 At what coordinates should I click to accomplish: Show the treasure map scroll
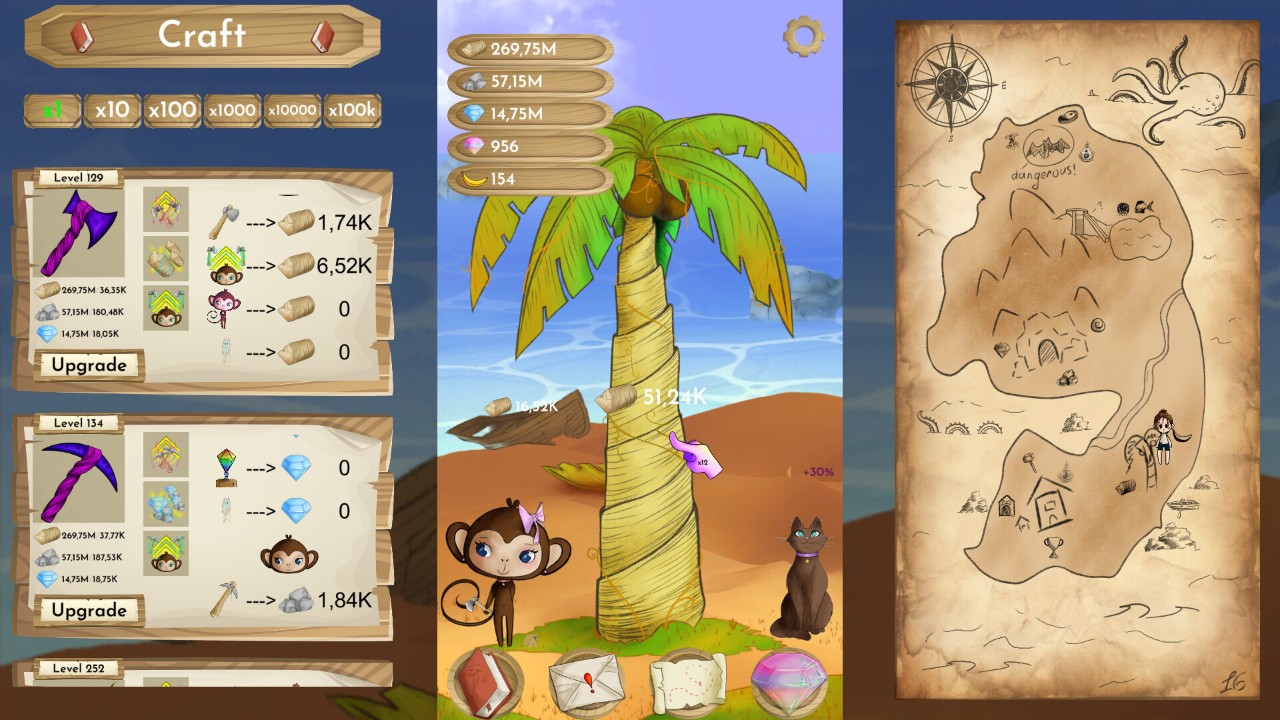(x=688, y=681)
